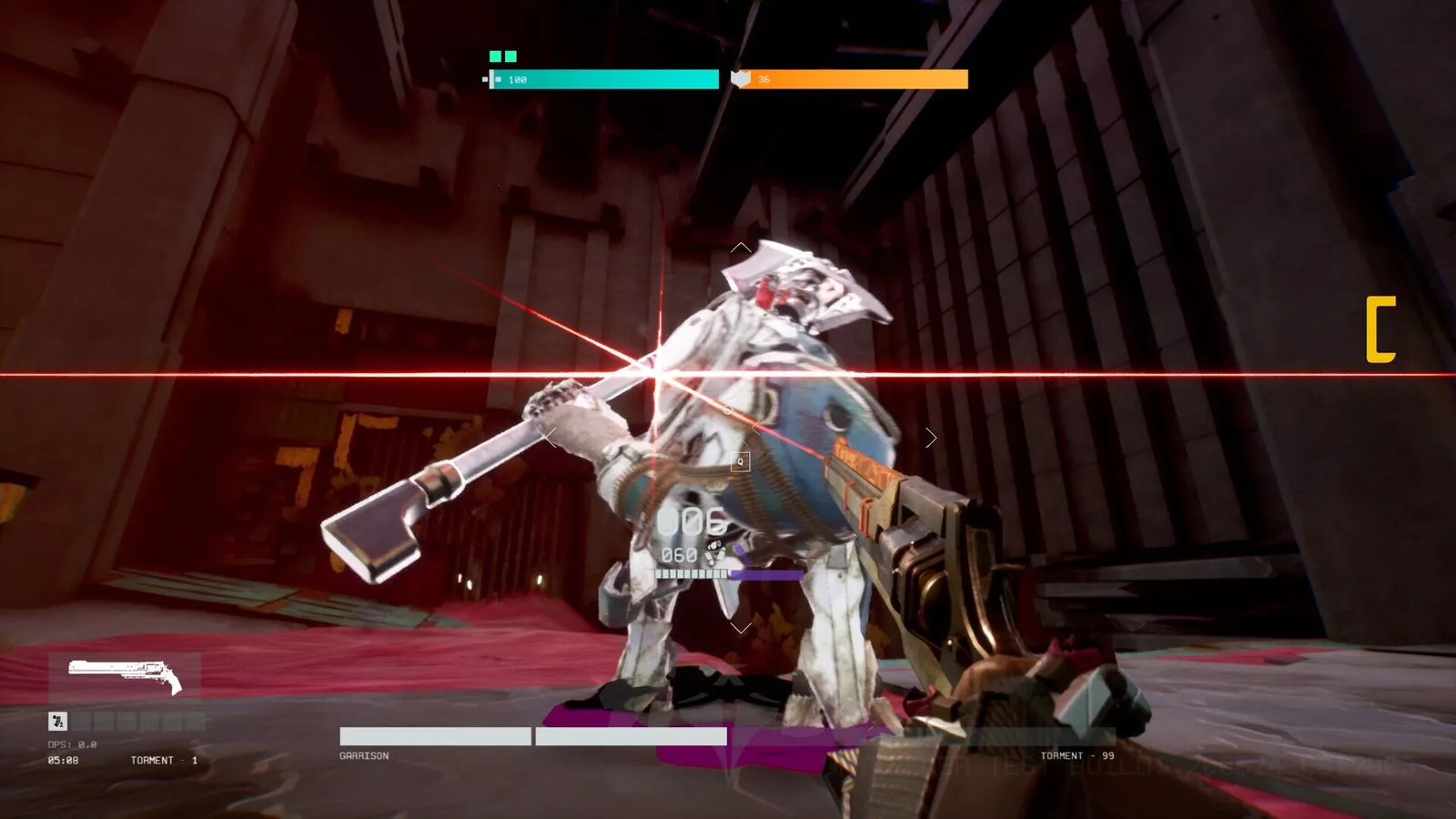Toggle the first green charge pip above the health bar
Screen dimensions: 1456x819
pos(495,56)
